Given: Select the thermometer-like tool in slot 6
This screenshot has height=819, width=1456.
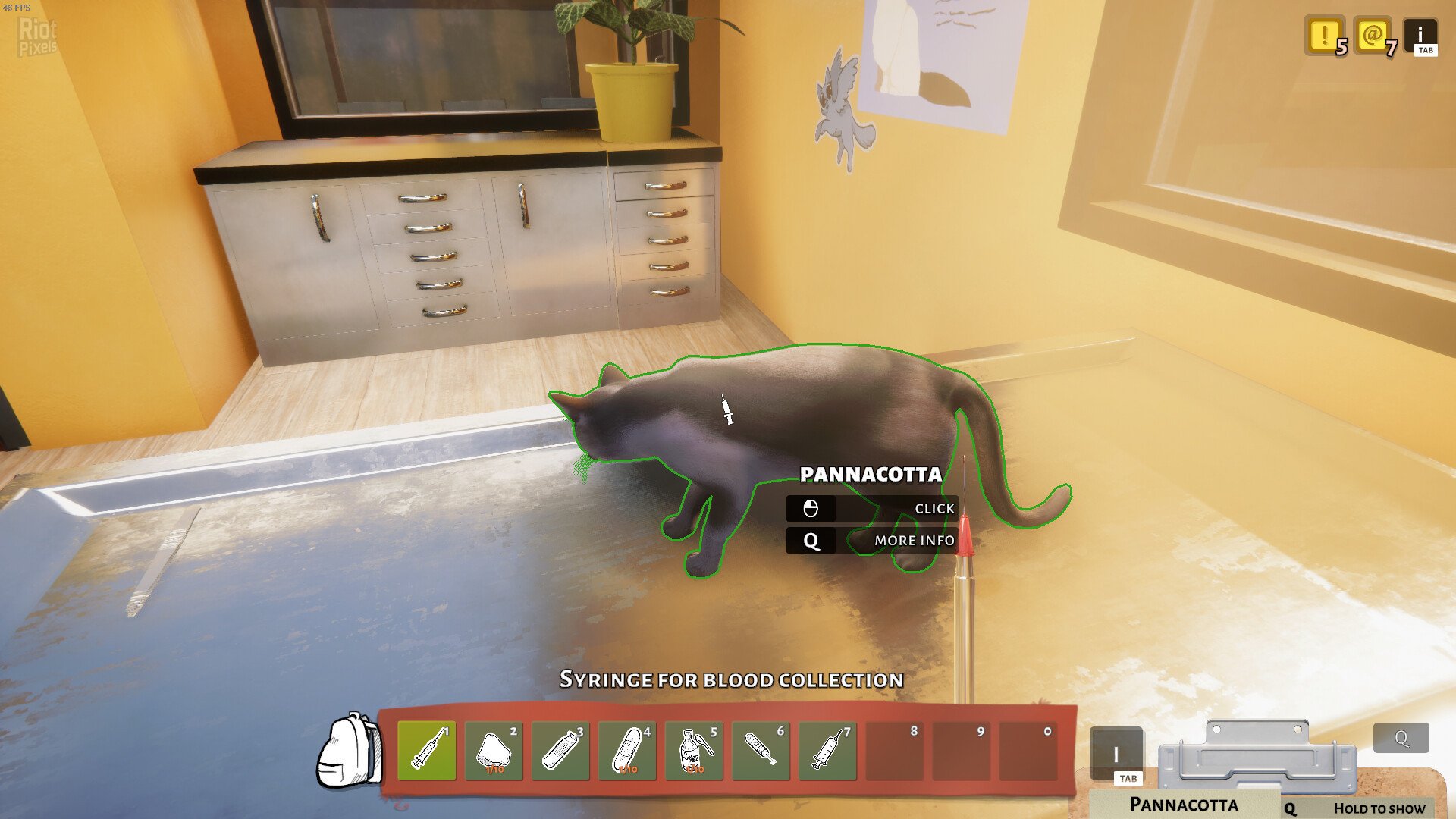Looking at the screenshot, I should coord(761,751).
